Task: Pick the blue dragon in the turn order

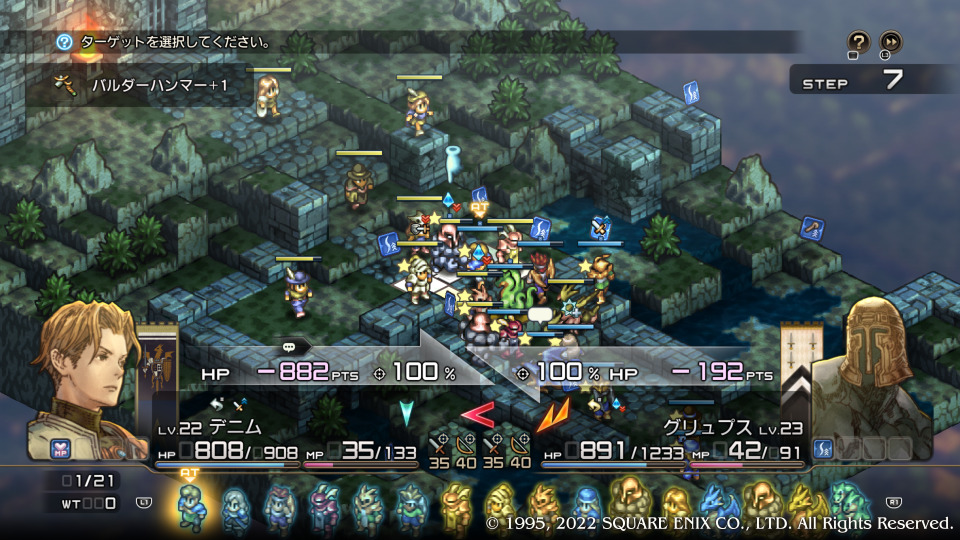Action: click(x=718, y=503)
